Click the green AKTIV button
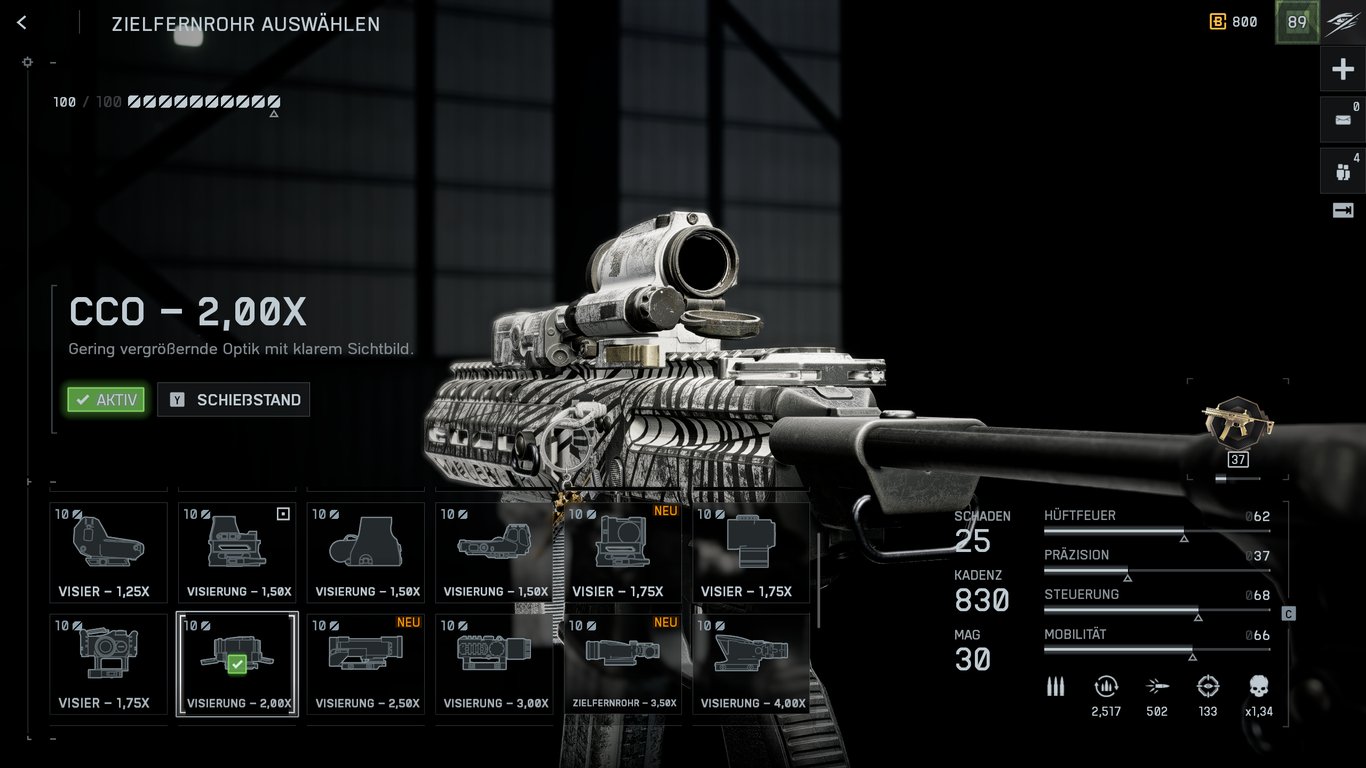Screen dimensions: 1366x768 click(106, 400)
